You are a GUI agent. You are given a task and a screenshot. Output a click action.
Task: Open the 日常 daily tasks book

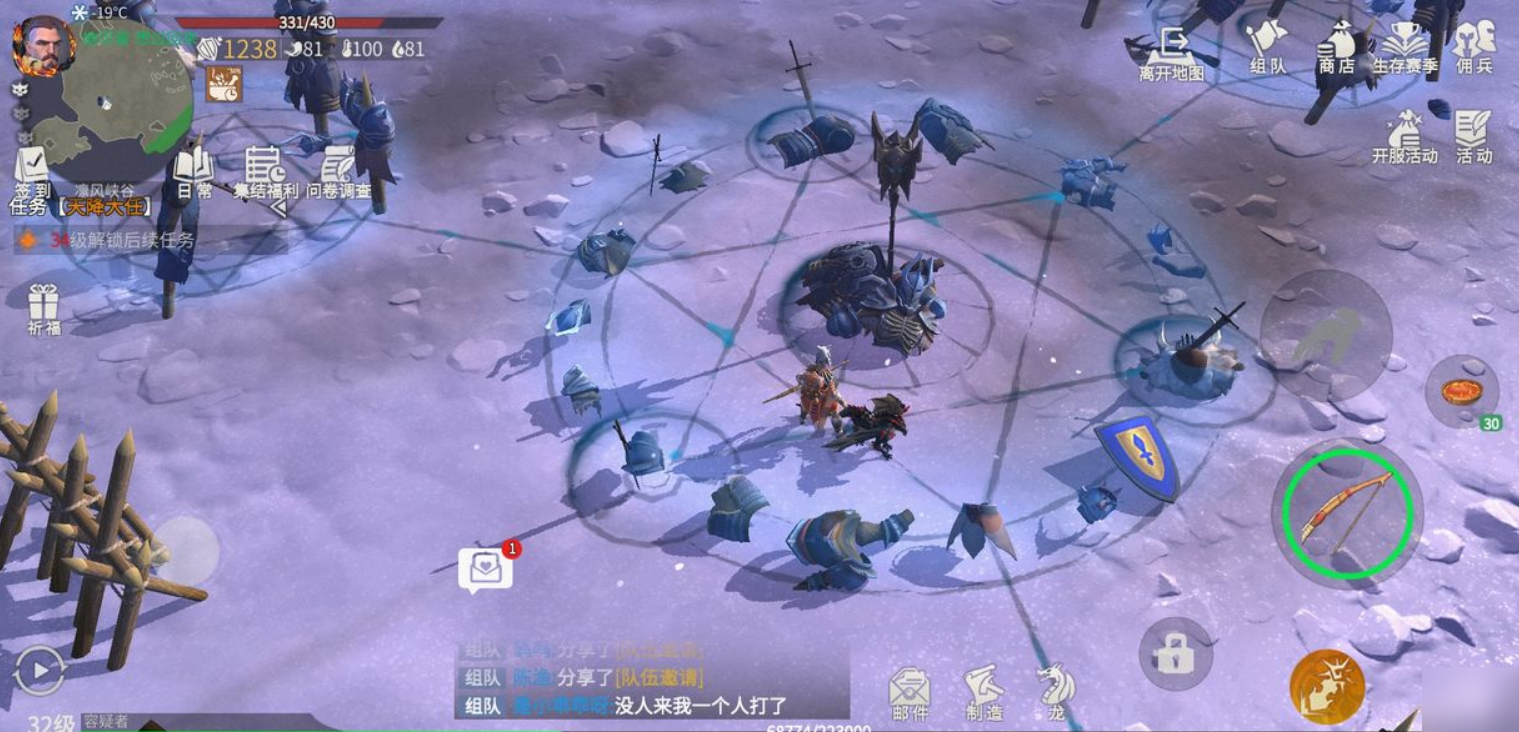[x=194, y=170]
